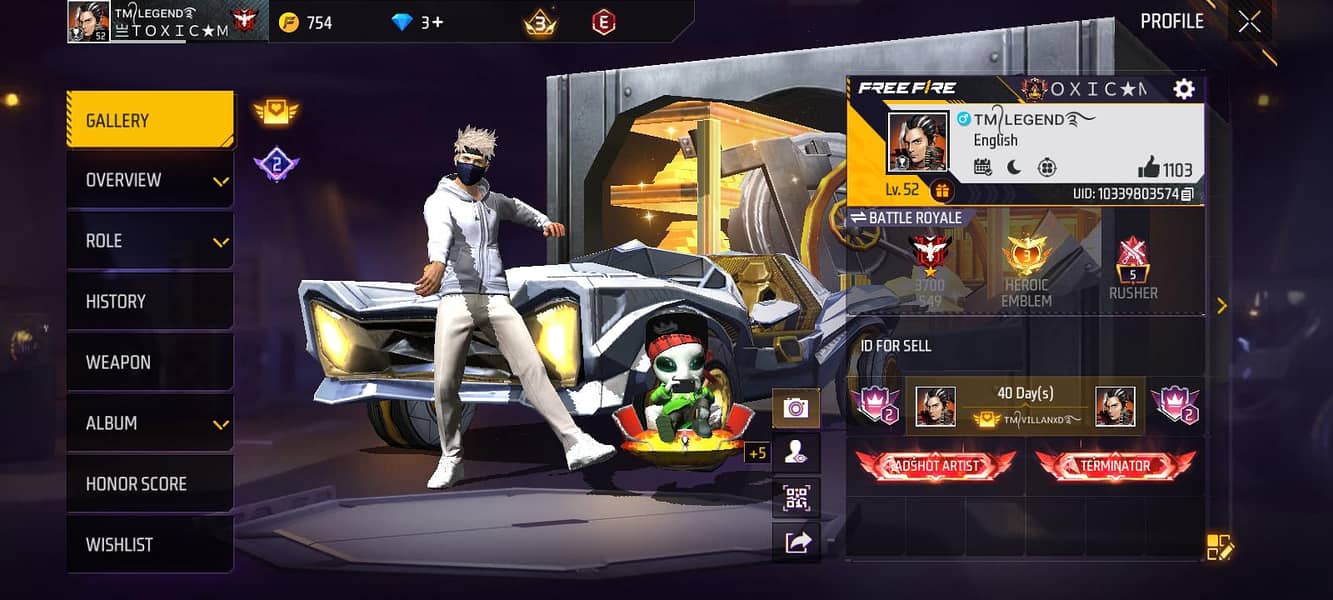
Task: Open profile settings gear icon
Action: 1184,89
